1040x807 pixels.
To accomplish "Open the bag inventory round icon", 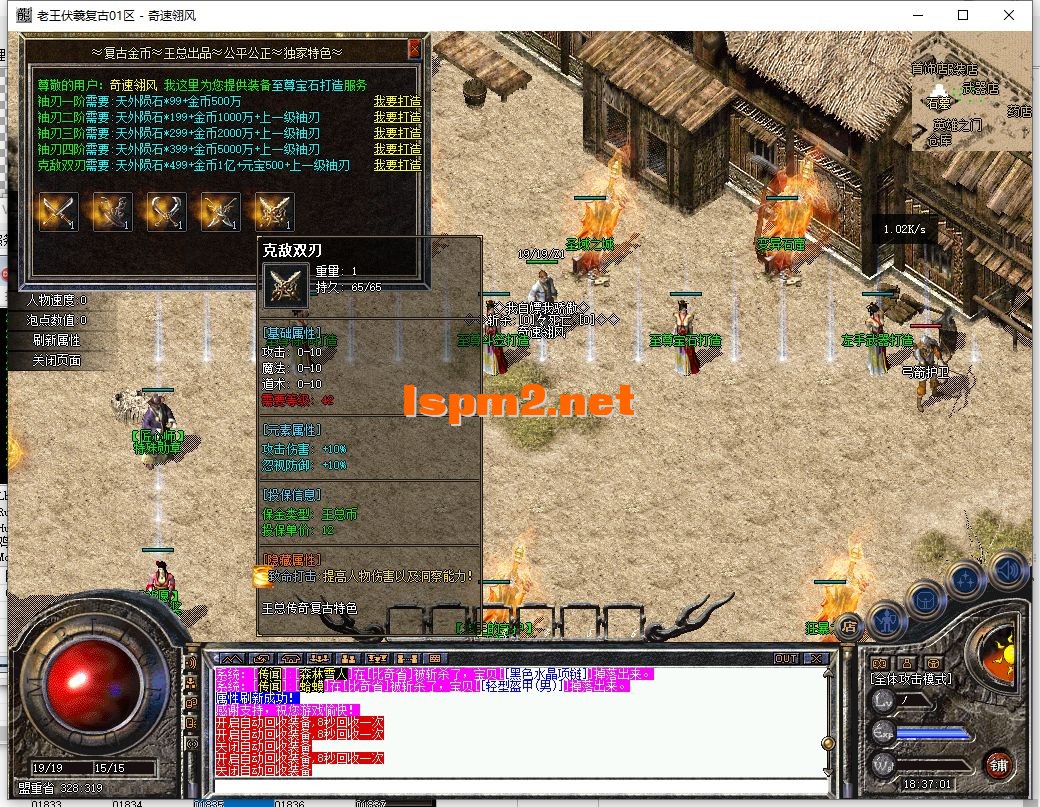I will (925, 600).
